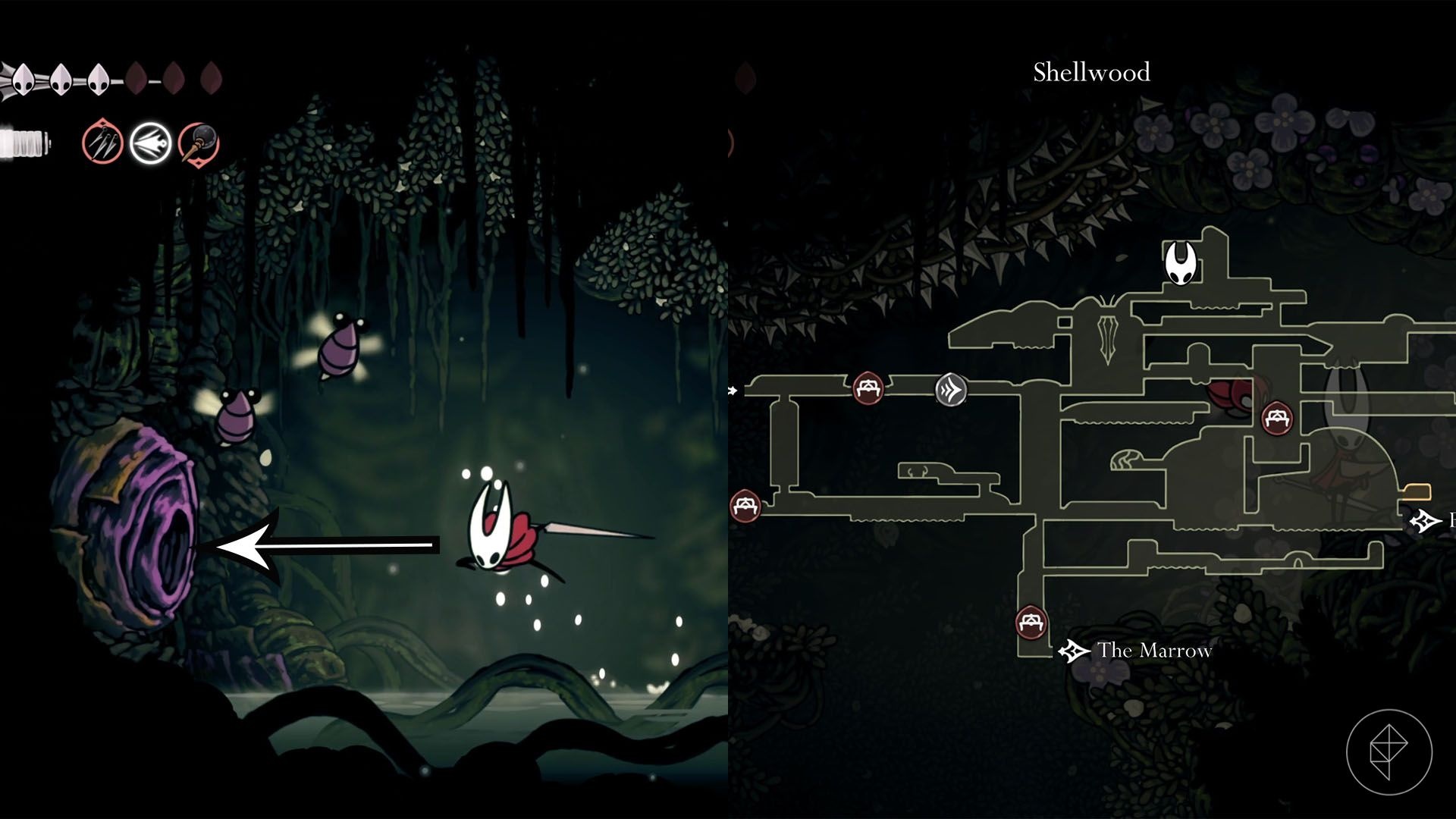Select the bench marker beside the grey chevron marker
1456x819 pixels.
(868, 389)
